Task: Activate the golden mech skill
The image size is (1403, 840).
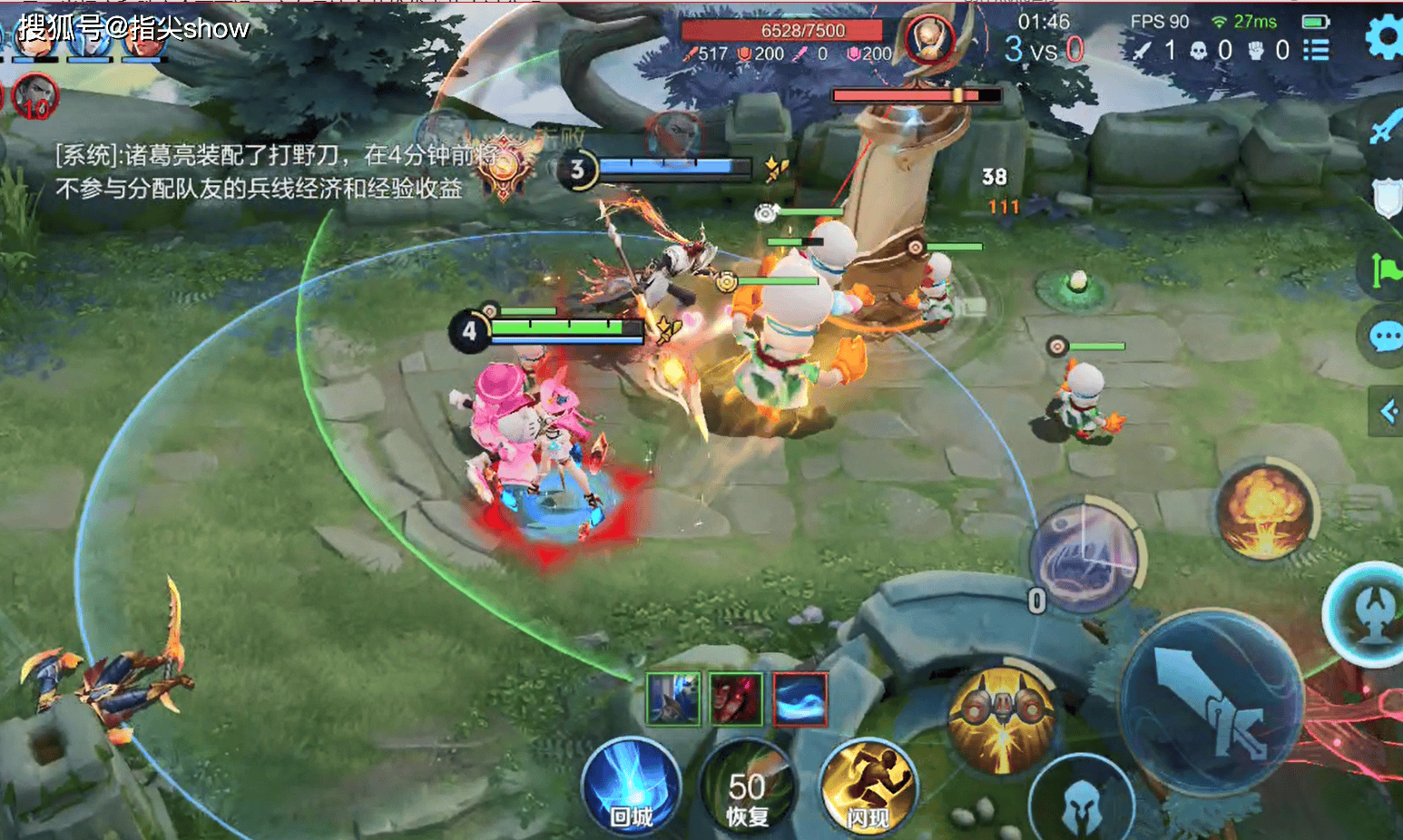Action: pyautogui.click(x=1001, y=720)
